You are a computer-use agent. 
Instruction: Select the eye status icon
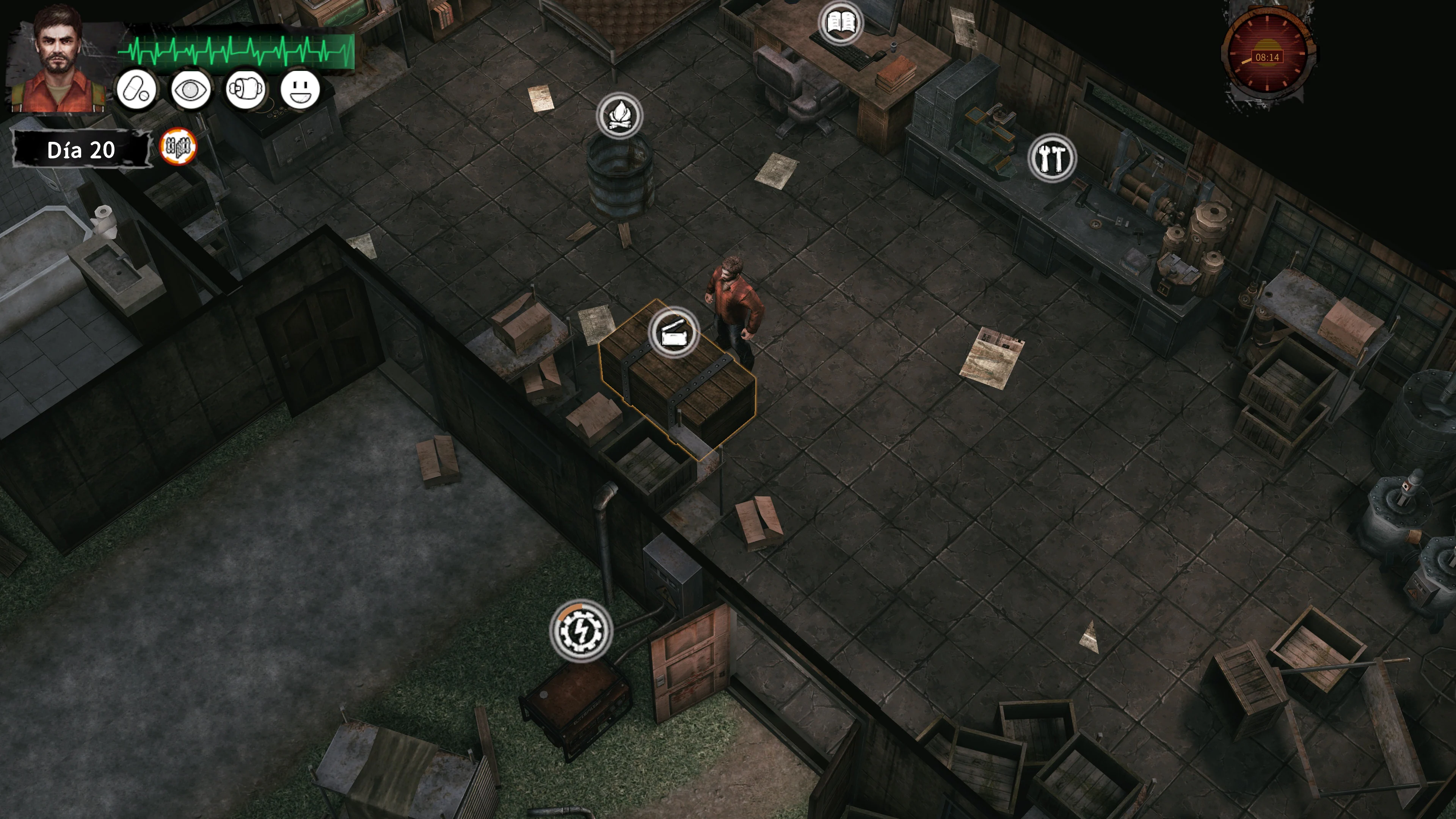point(190,90)
